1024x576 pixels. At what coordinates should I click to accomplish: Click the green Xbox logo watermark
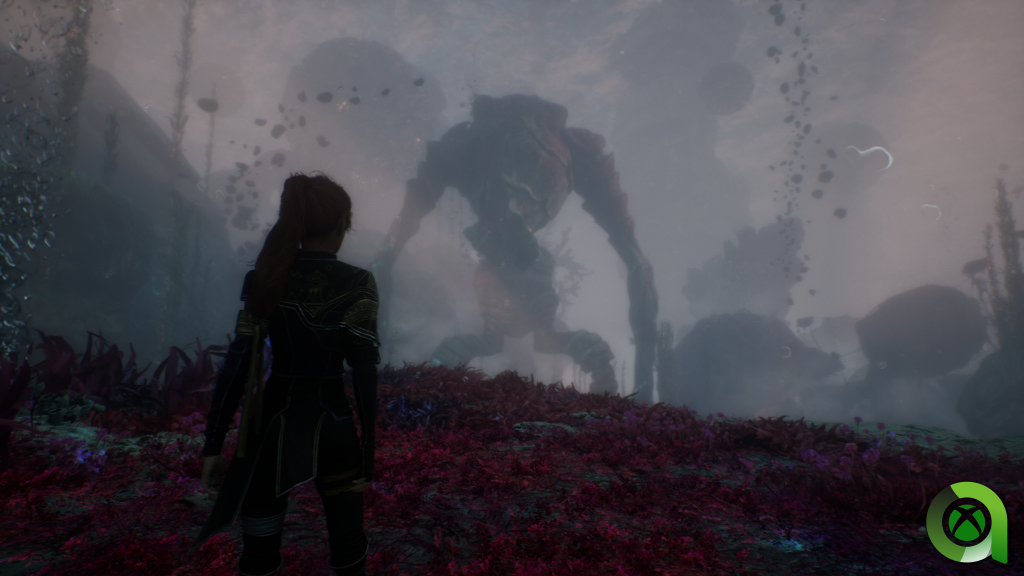(x=968, y=522)
